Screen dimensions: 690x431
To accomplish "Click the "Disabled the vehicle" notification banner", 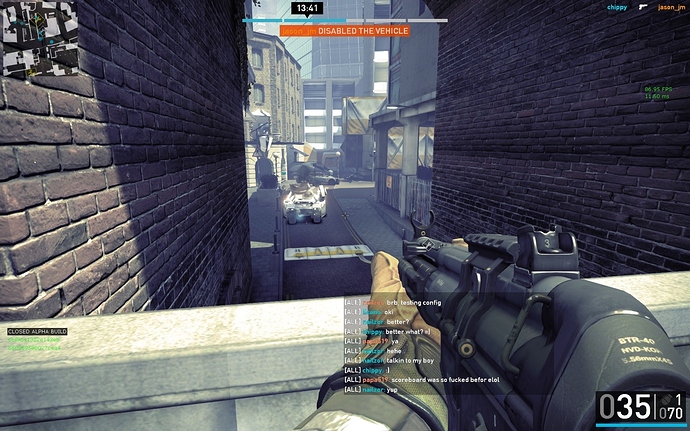I will pyautogui.click(x=344, y=31).
